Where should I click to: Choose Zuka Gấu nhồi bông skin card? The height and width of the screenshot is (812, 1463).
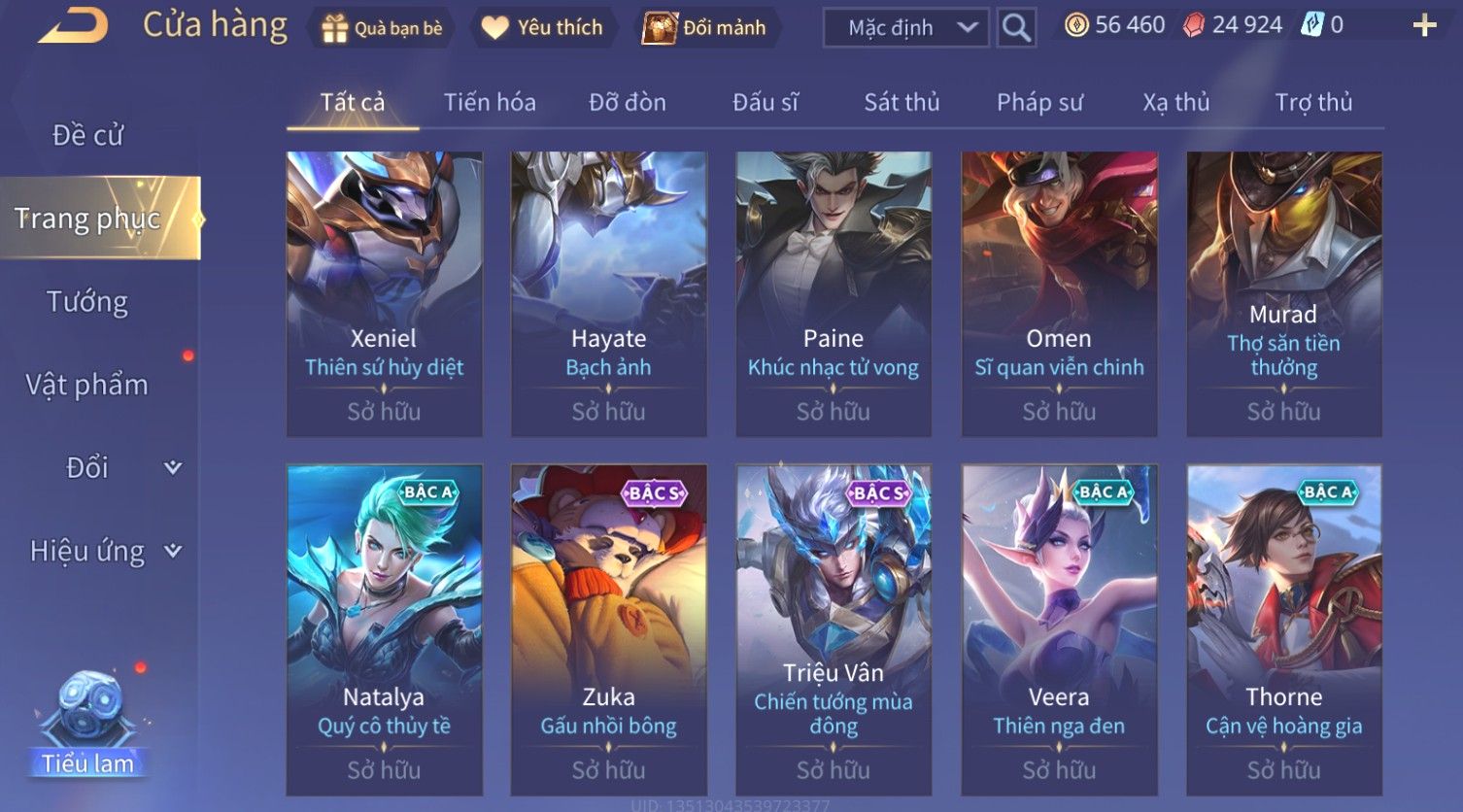point(609,629)
